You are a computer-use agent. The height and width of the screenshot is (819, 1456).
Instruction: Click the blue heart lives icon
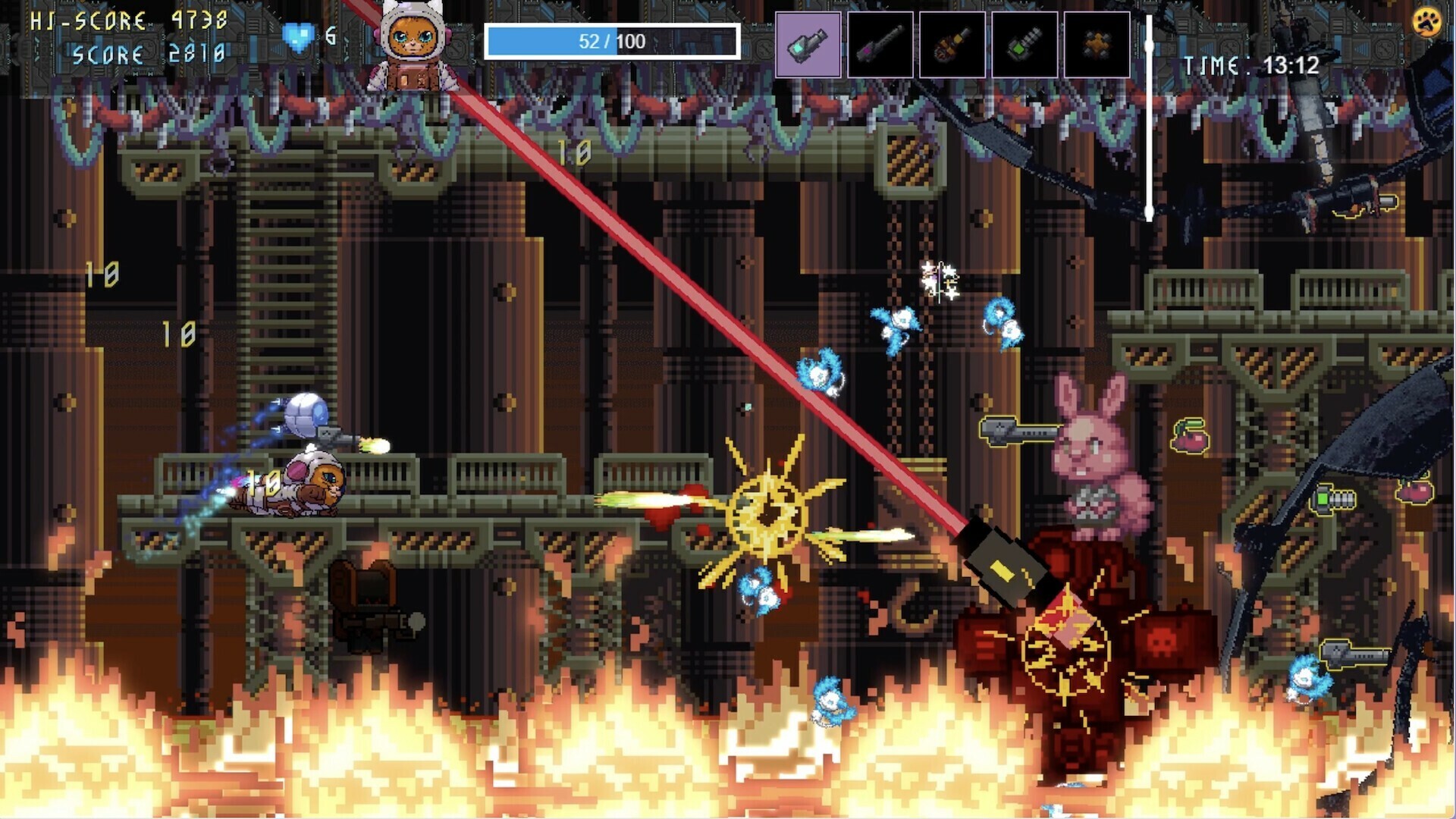pyautogui.click(x=300, y=34)
